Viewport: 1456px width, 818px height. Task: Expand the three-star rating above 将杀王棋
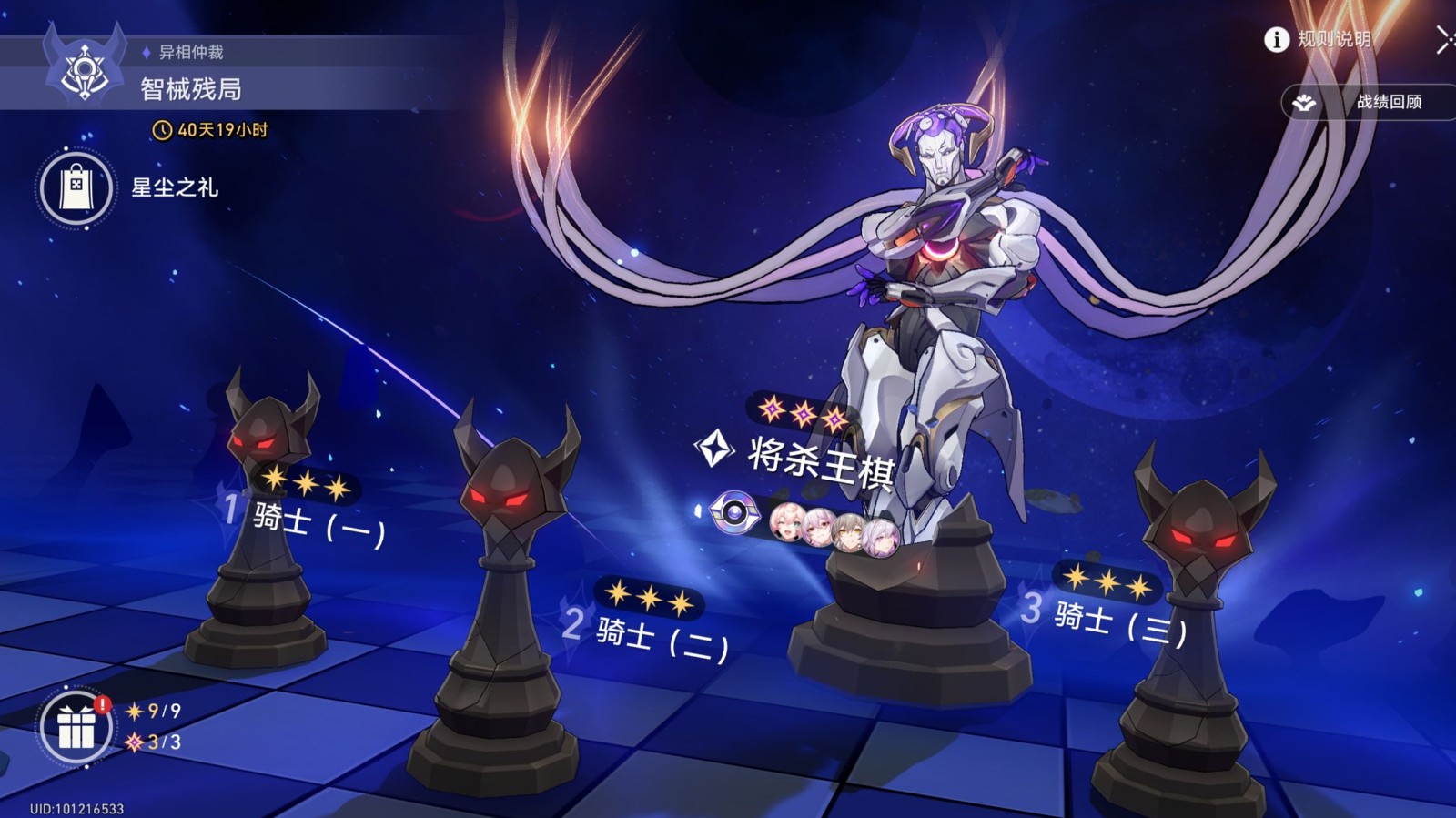pos(804,410)
